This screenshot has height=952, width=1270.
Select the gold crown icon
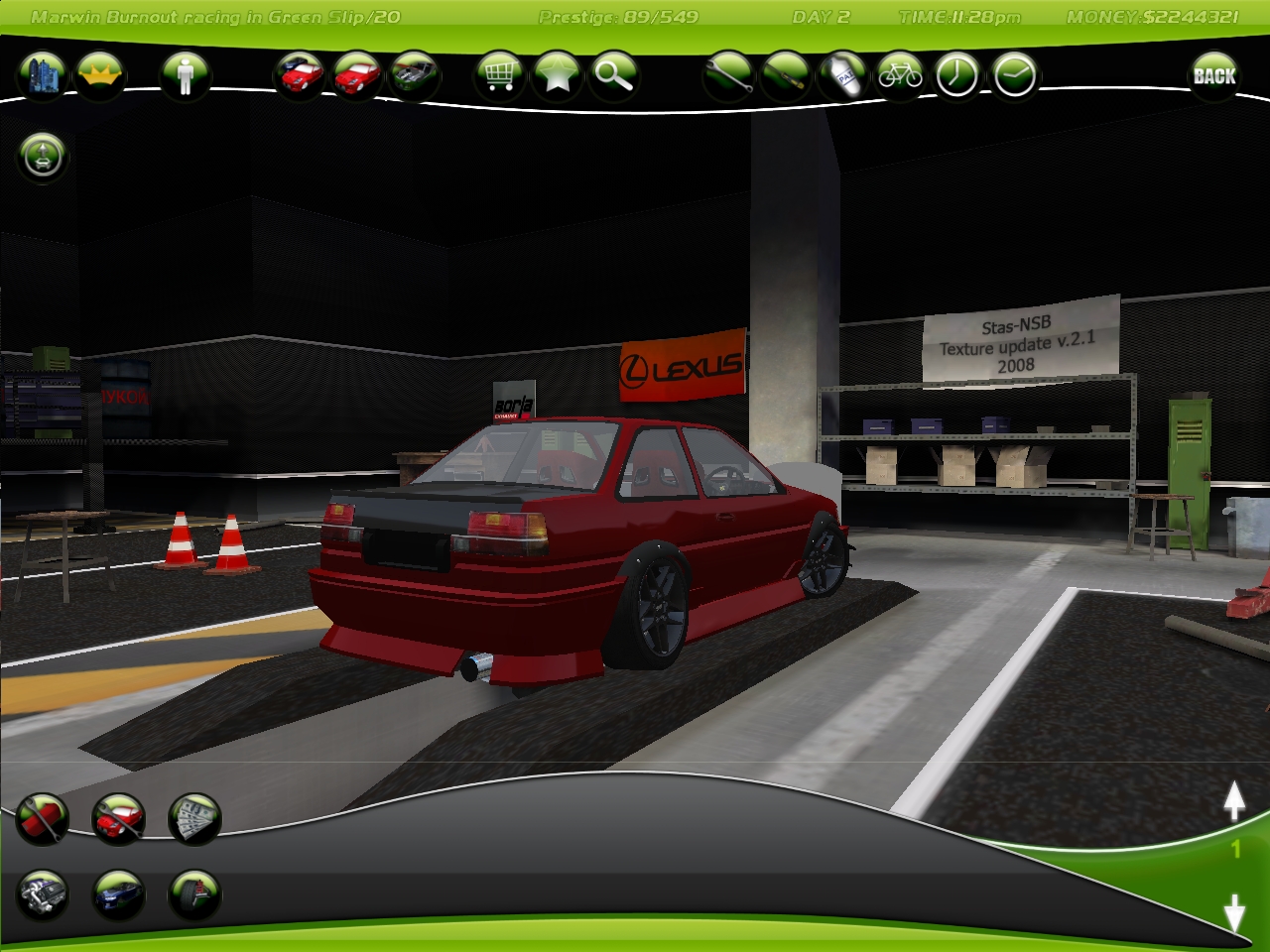point(99,75)
